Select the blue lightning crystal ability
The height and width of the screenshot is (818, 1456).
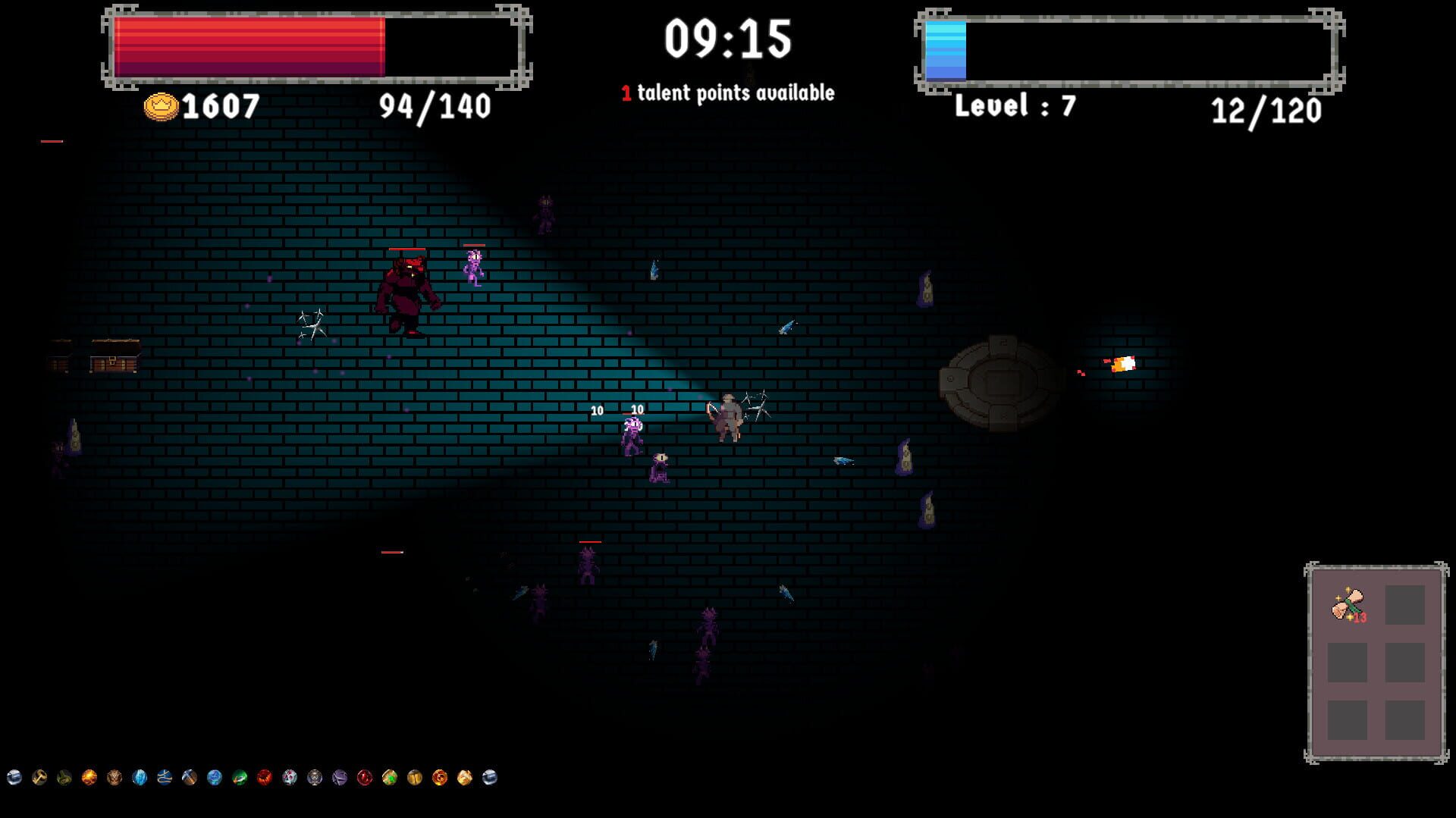pos(138,776)
